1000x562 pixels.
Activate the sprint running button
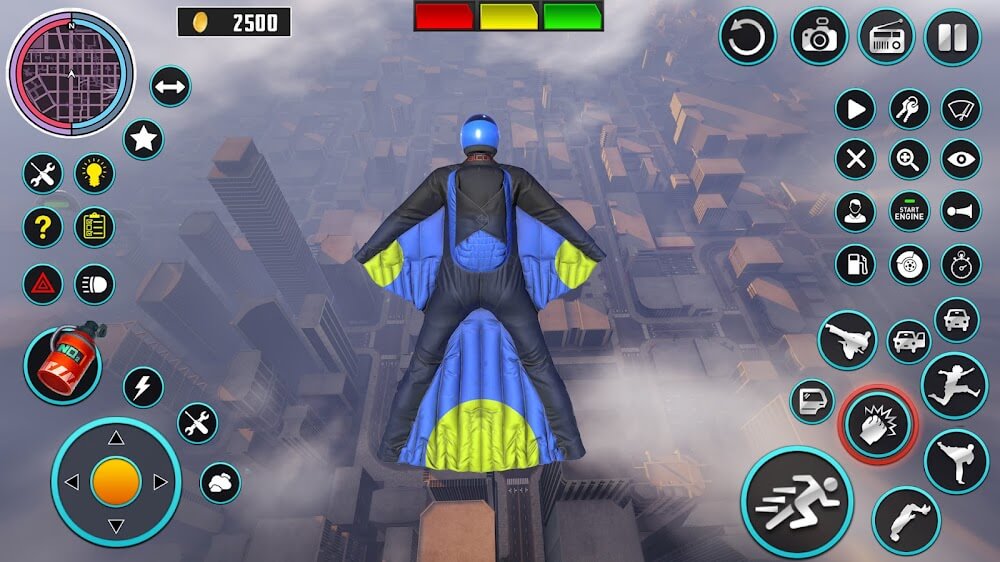click(796, 501)
